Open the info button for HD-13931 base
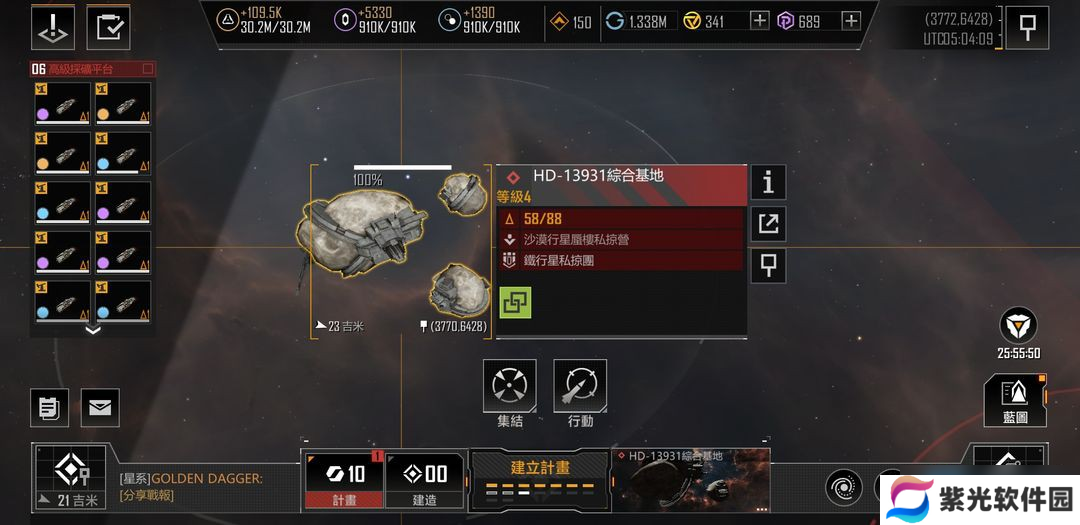Screen dimensions: 1080x525 click(768, 182)
